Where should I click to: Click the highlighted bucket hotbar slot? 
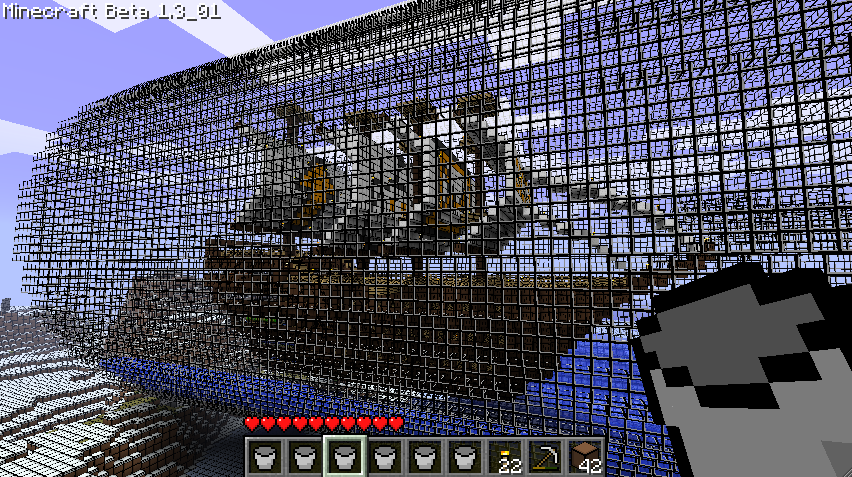point(344,458)
